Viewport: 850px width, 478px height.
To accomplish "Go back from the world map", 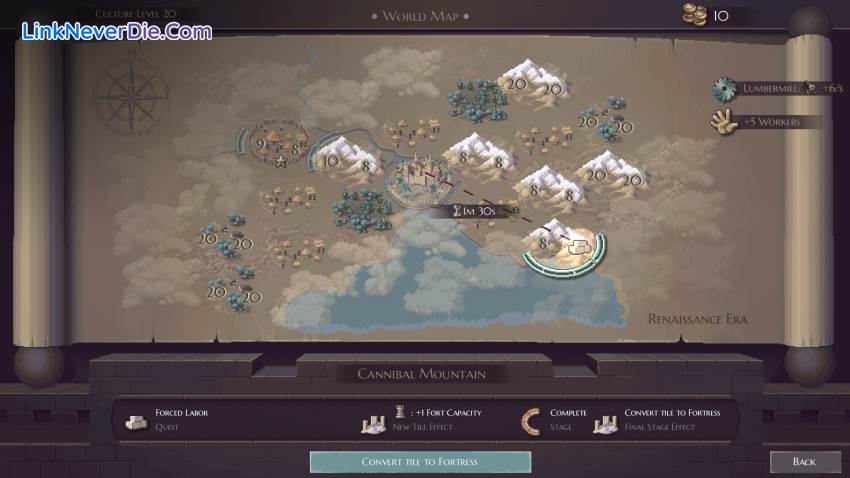I will point(804,461).
